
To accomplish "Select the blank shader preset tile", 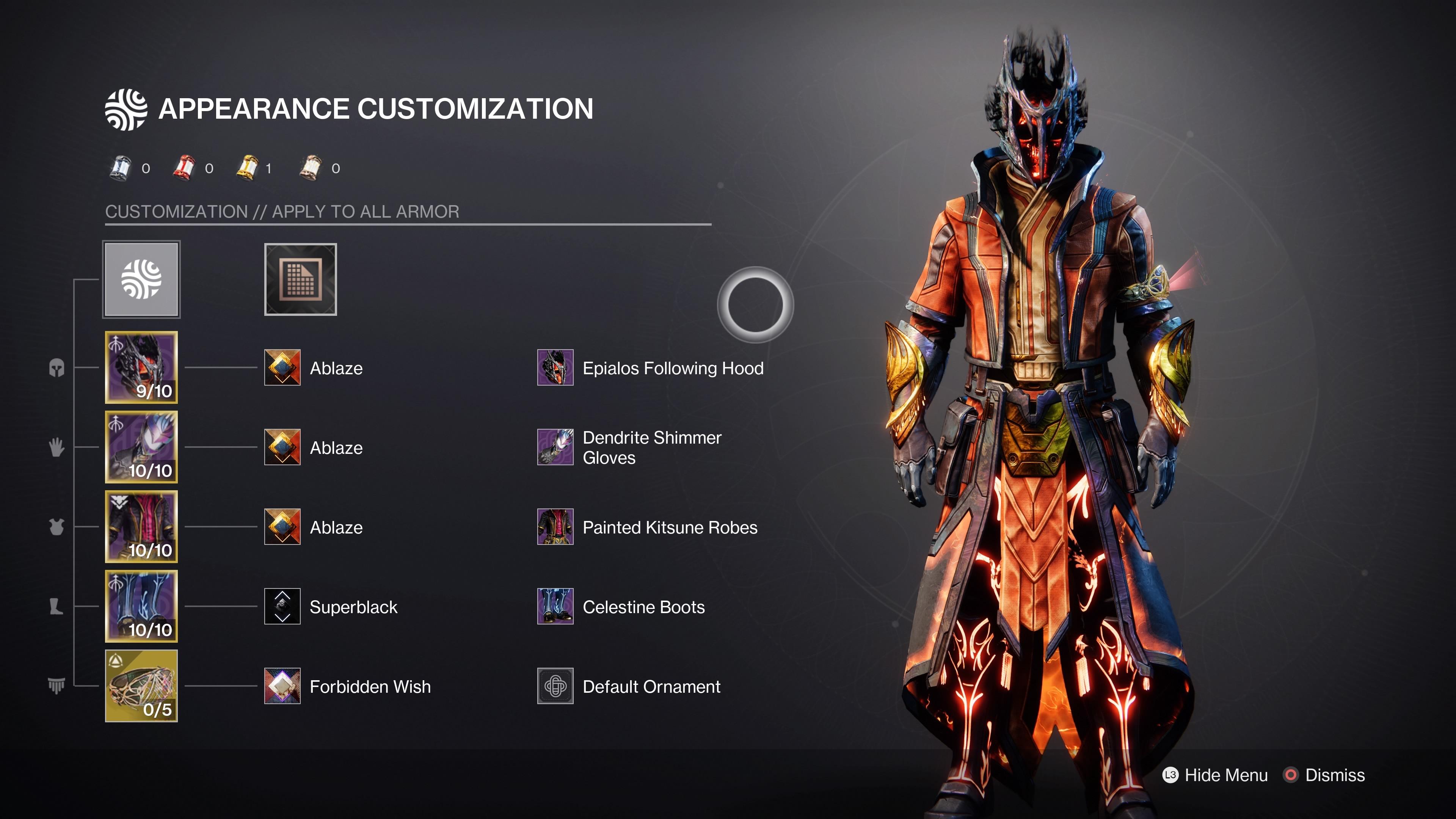I will [300, 279].
